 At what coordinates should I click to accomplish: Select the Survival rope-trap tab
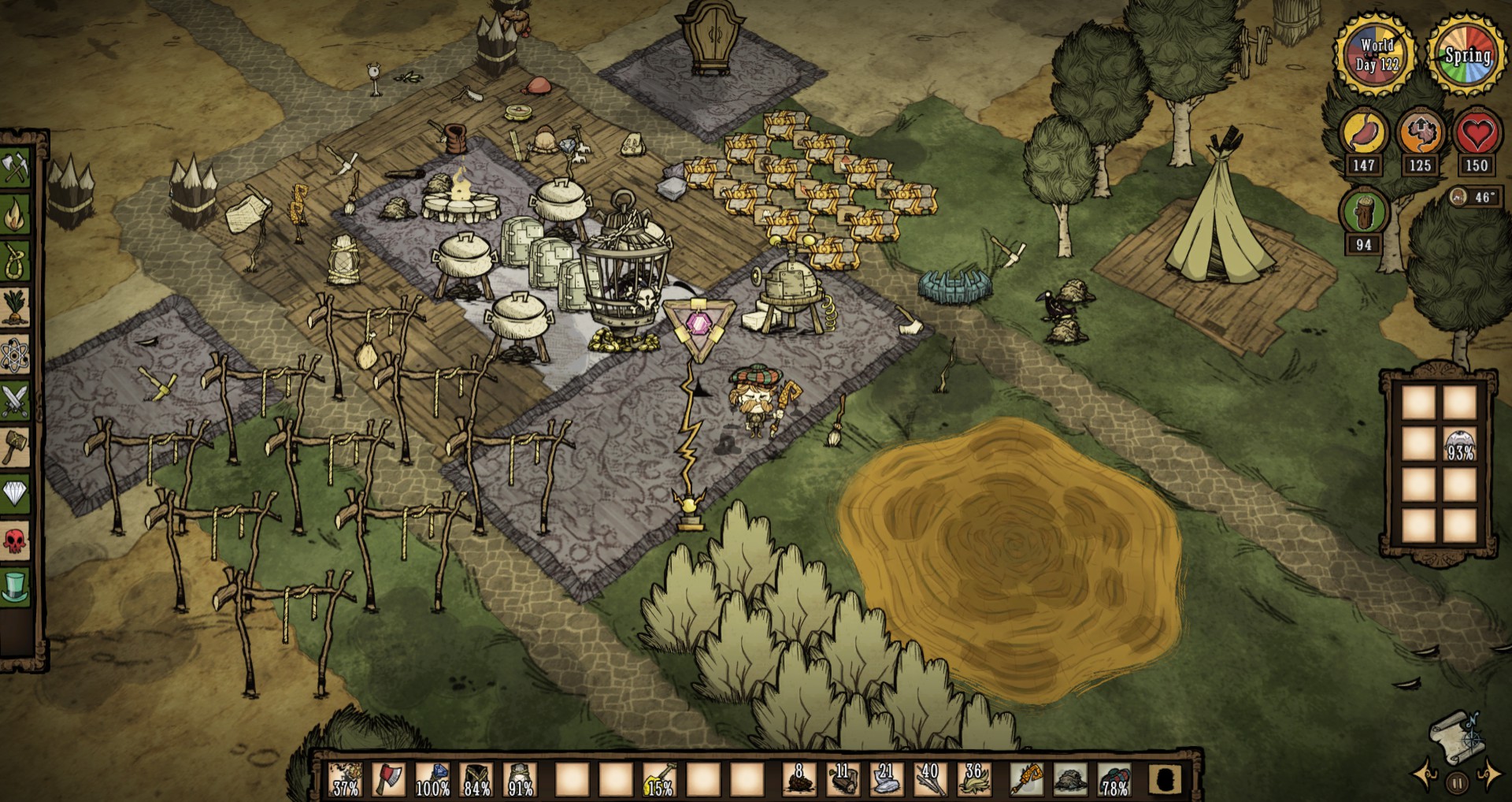click(15, 261)
